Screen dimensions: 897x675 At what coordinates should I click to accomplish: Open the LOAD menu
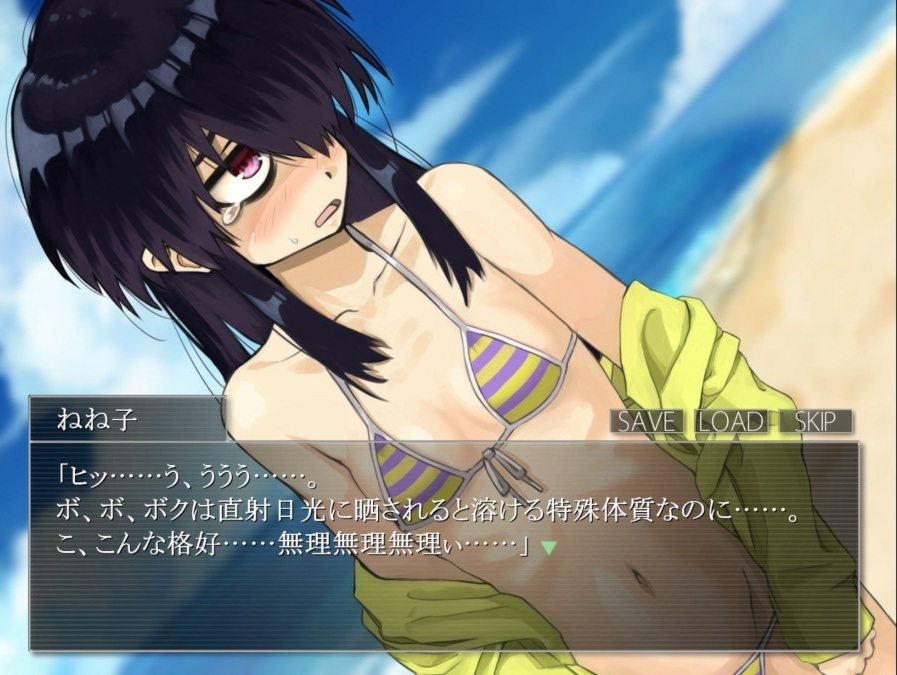731,421
